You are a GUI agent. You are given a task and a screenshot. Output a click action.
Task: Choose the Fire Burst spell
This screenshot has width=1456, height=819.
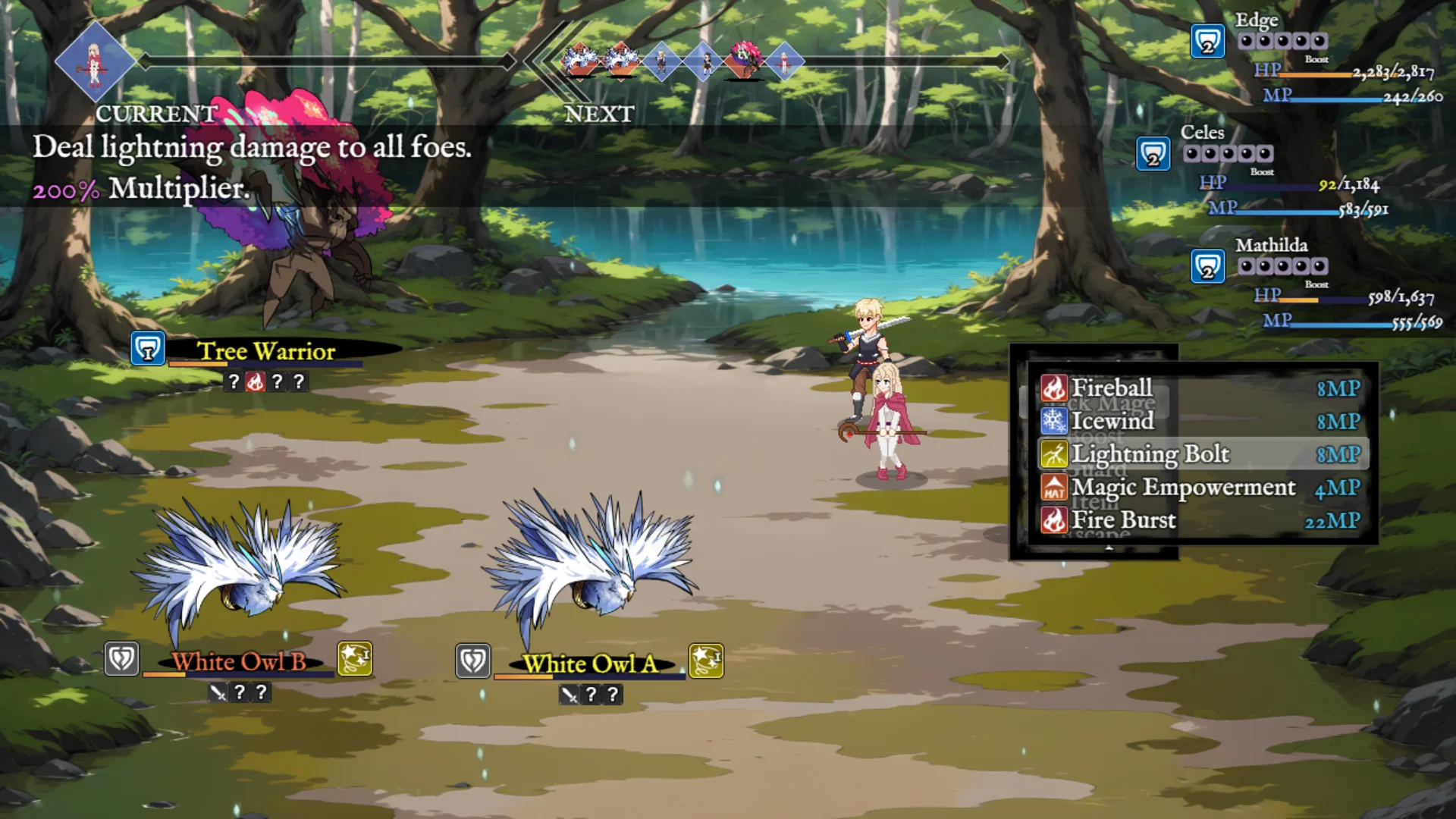coord(1123,520)
